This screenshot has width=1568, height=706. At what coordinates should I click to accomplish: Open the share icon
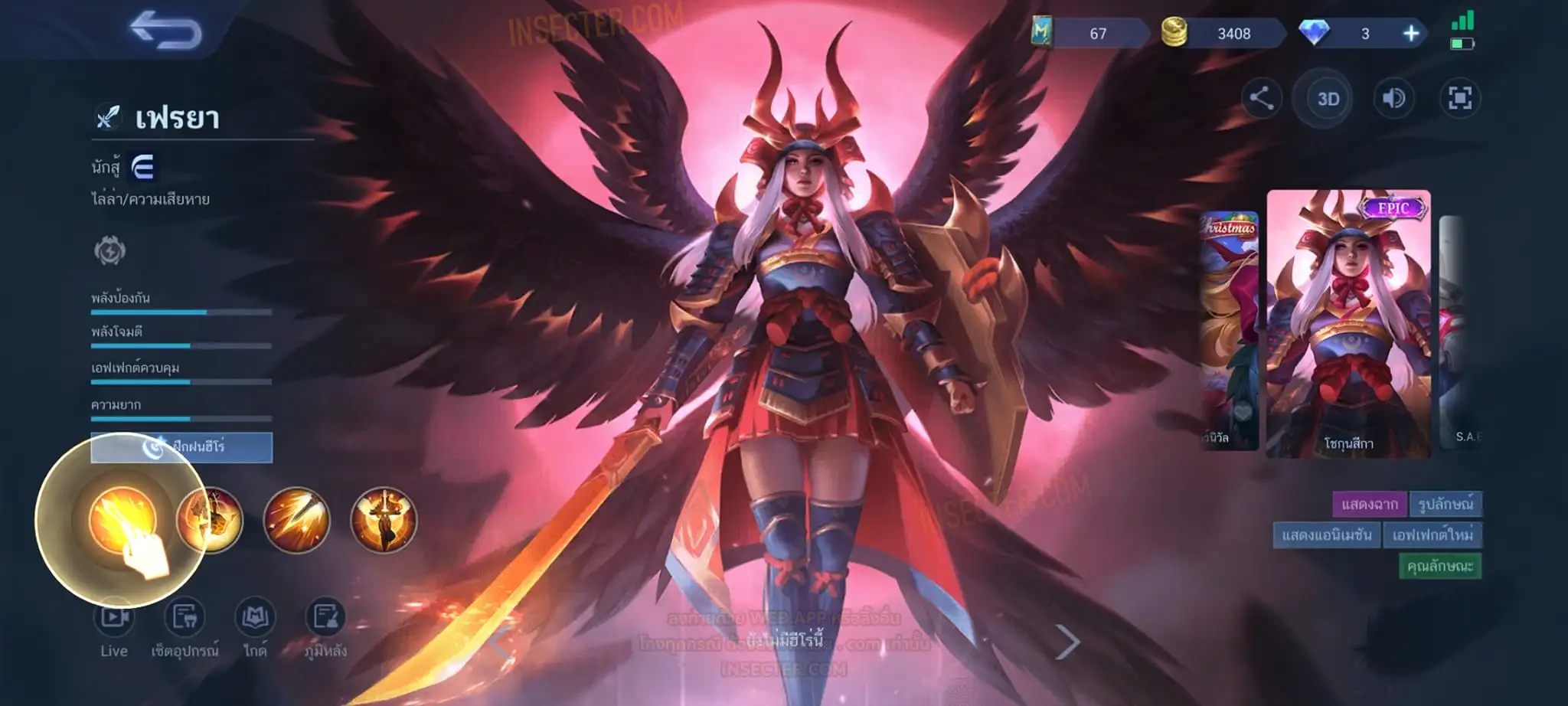(1261, 98)
